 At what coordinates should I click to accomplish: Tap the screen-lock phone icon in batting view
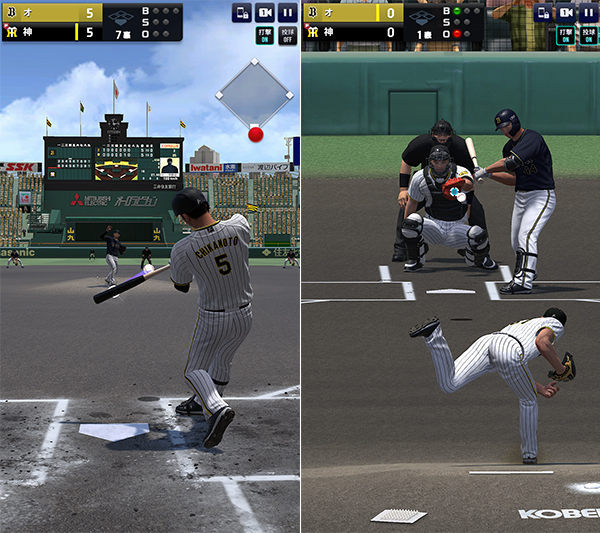[241, 13]
